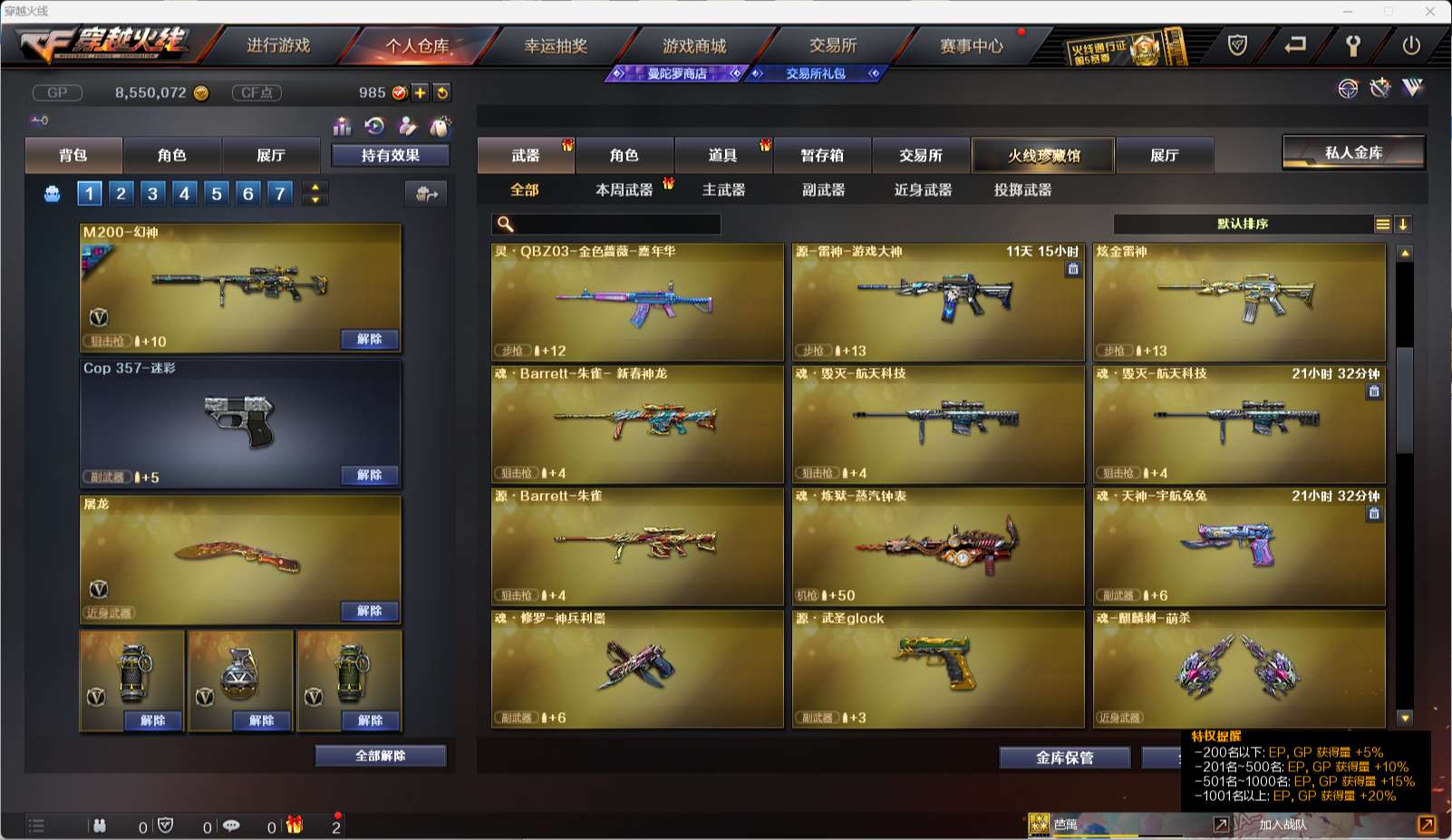Screen dimensions: 1452x840
Task: Click the page stepper arrows beside page 7
Action: (x=315, y=193)
